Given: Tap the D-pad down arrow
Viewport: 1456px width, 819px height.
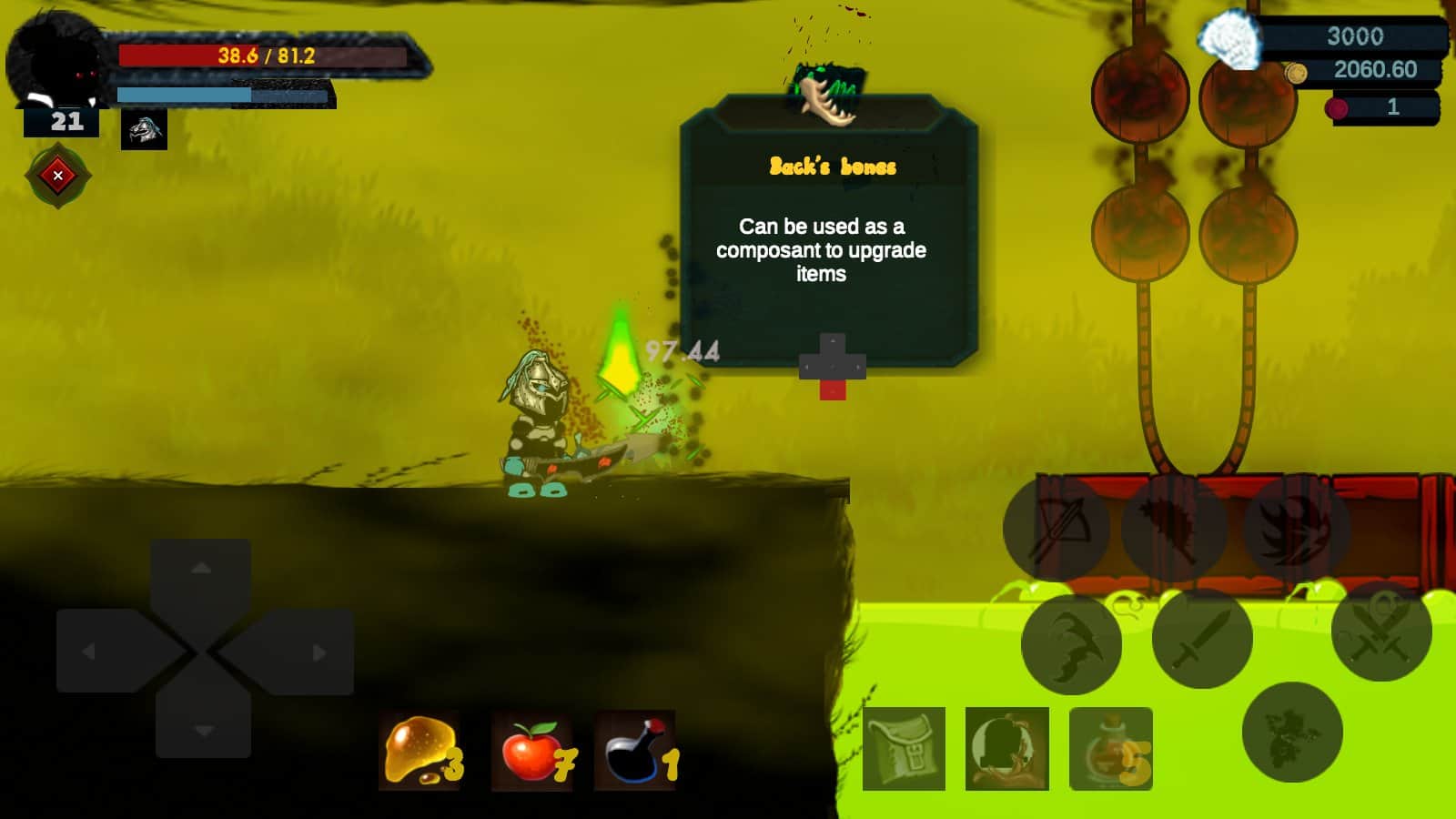Looking at the screenshot, I should [x=203, y=730].
